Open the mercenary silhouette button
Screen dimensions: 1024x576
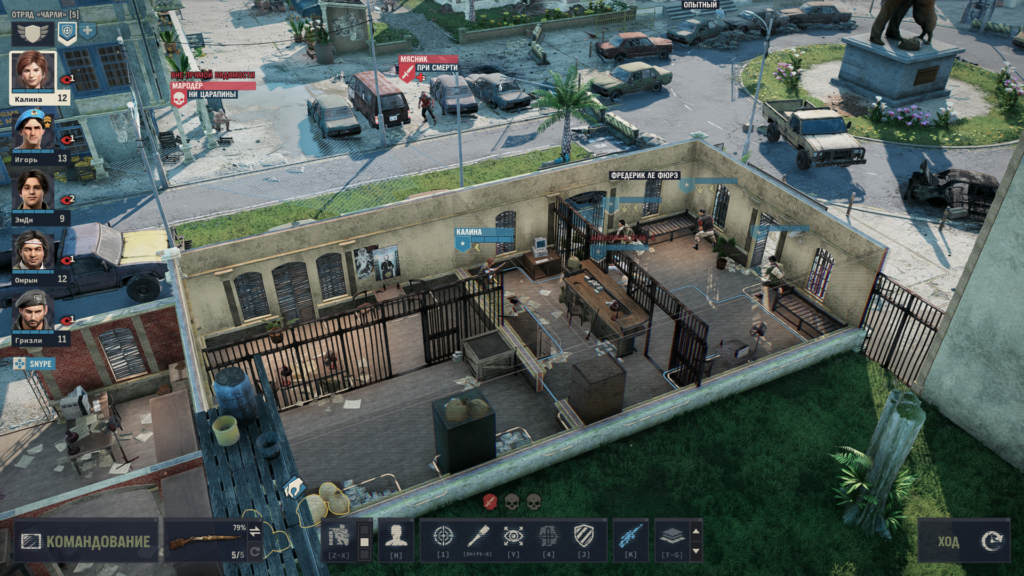pyautogui.click(x=395, y=536)
